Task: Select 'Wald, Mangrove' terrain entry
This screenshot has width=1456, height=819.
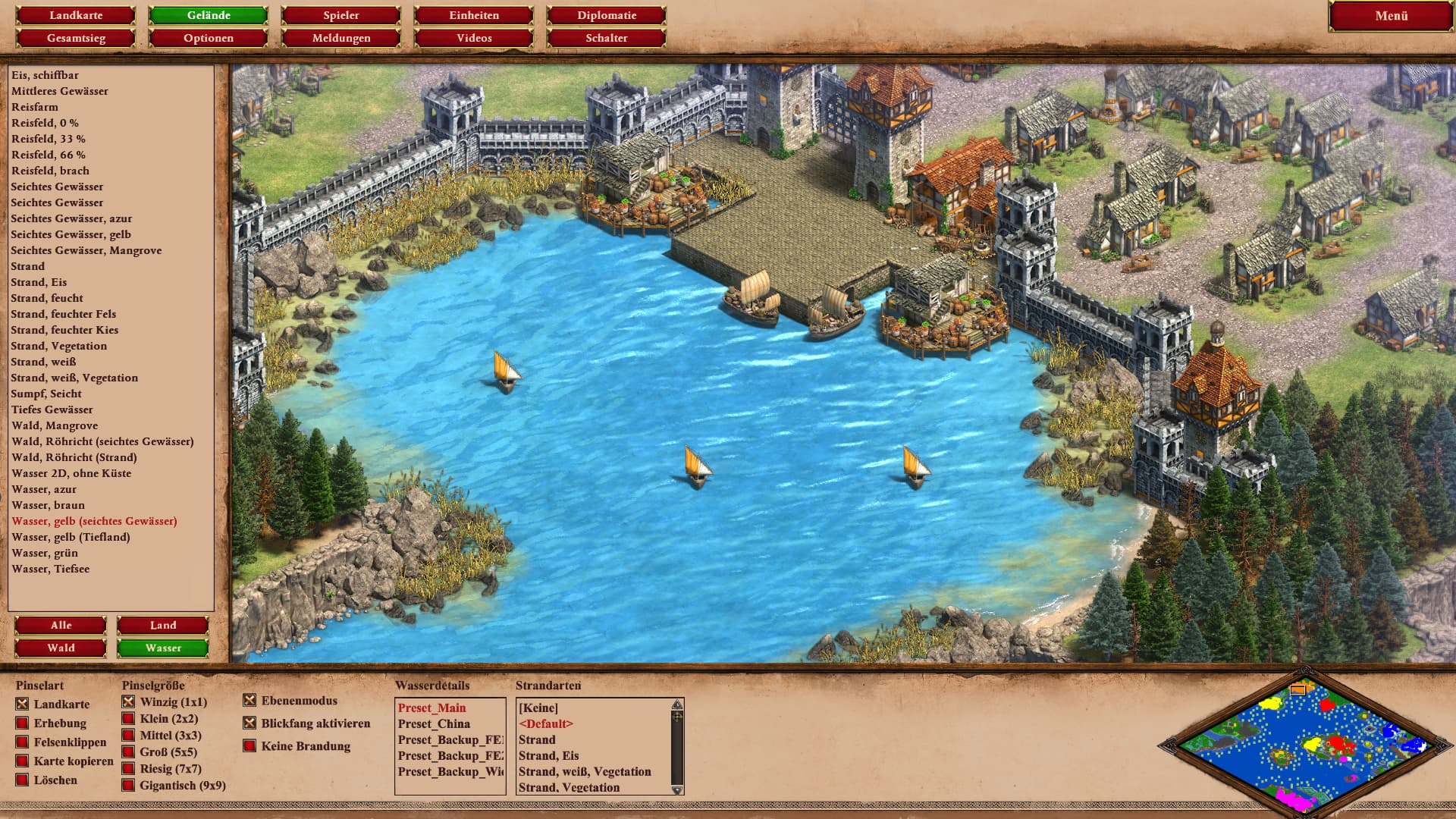Action: point(55,425)
